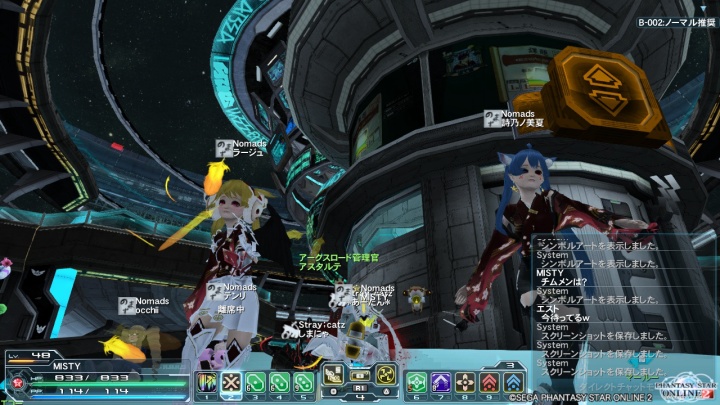
Task: Activate the white cross skill in slot 2
Action: (231, 383)
